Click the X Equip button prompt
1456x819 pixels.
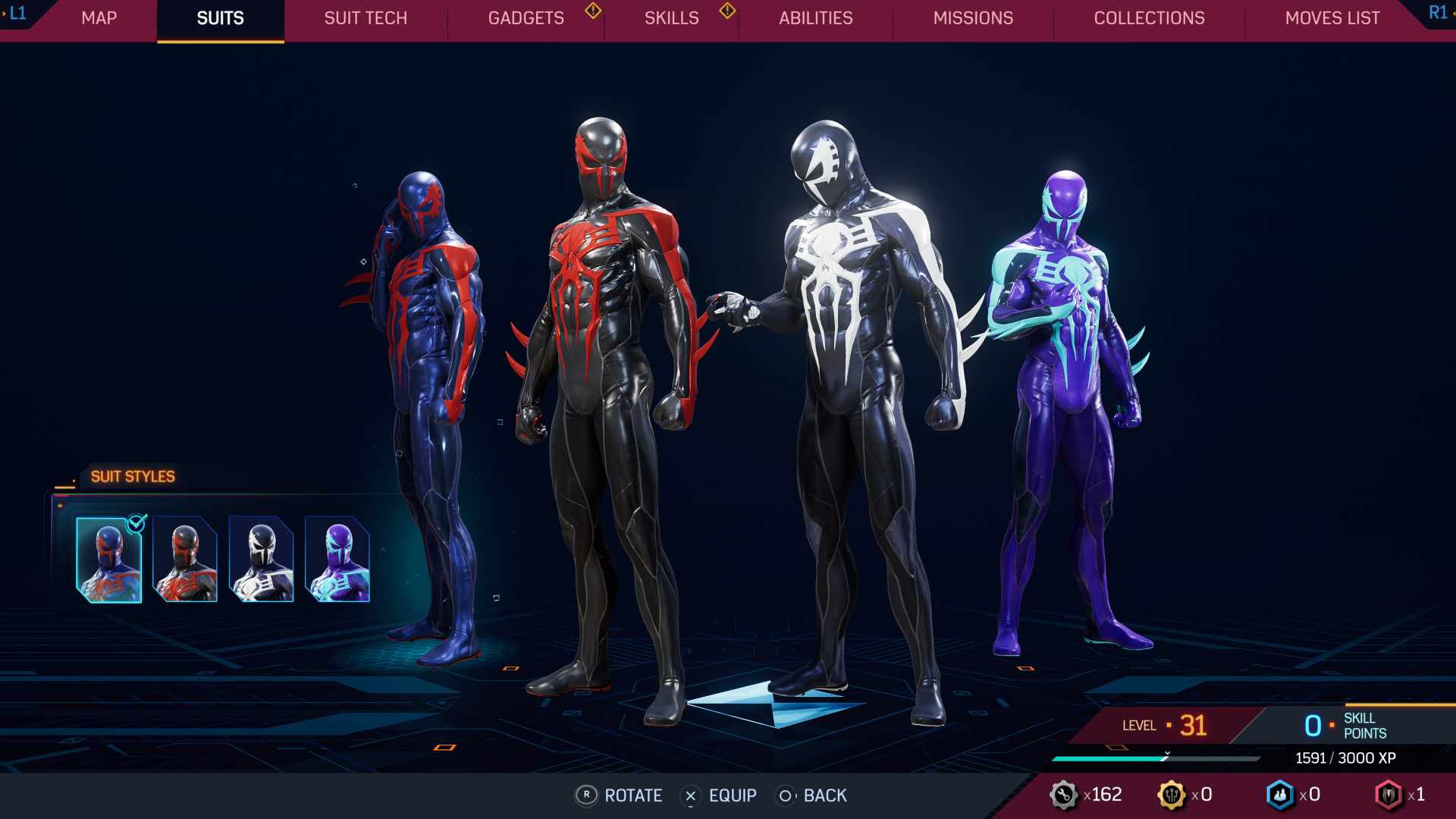[690, 795]
